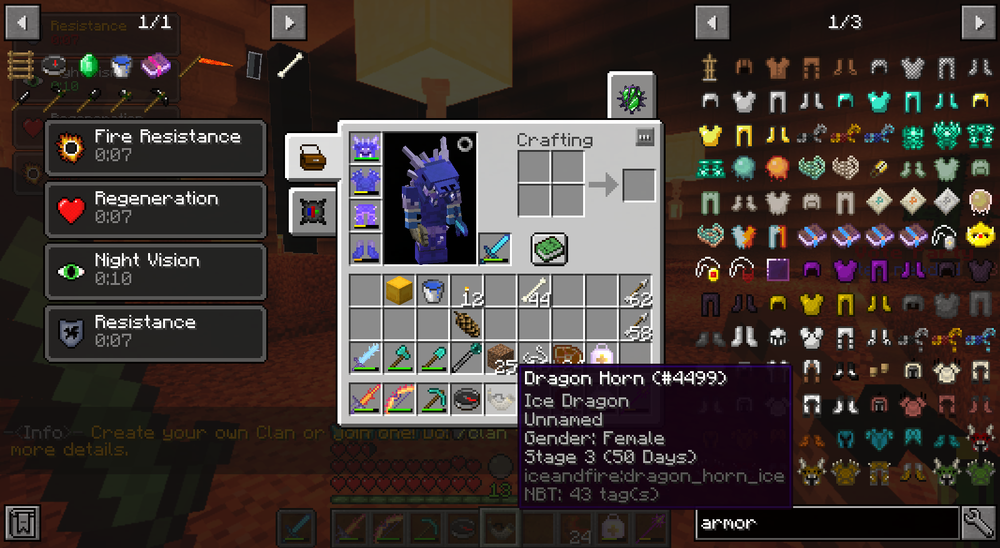Open JEI settings with the wrench button

click(977, 523)
